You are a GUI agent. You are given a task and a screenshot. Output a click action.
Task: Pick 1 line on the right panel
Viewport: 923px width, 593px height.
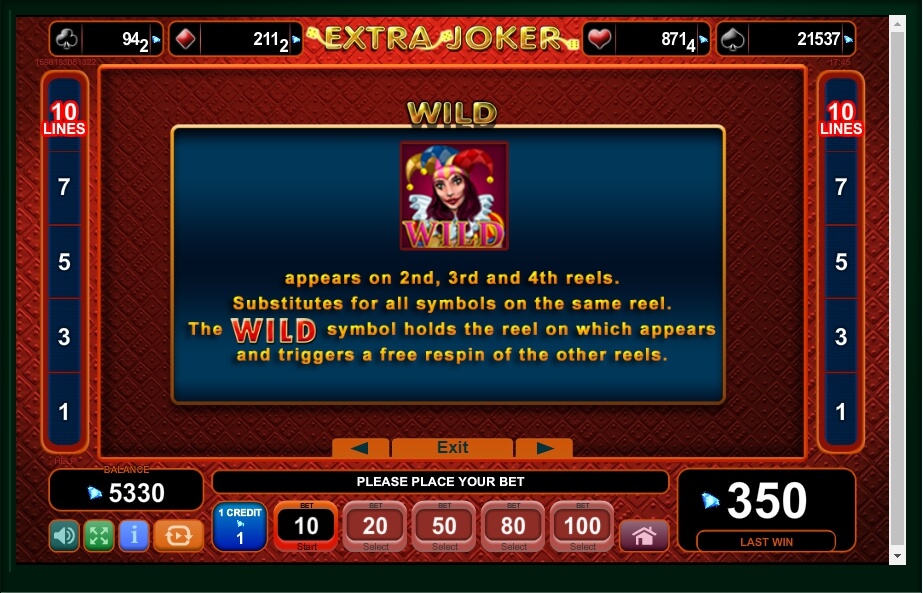click(x=841, y=411)
